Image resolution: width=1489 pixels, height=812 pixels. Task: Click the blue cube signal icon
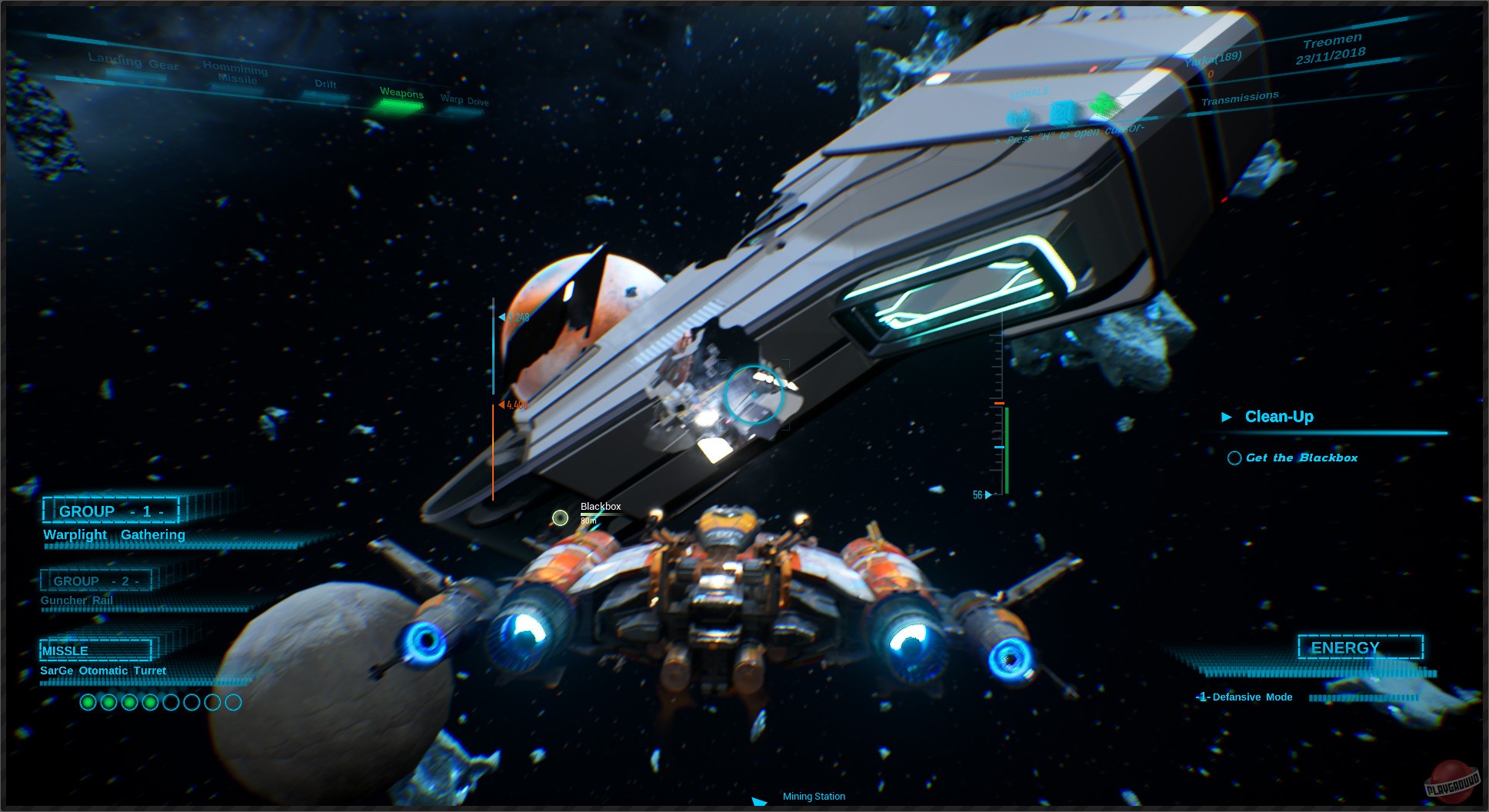[x=1063, y=114]
